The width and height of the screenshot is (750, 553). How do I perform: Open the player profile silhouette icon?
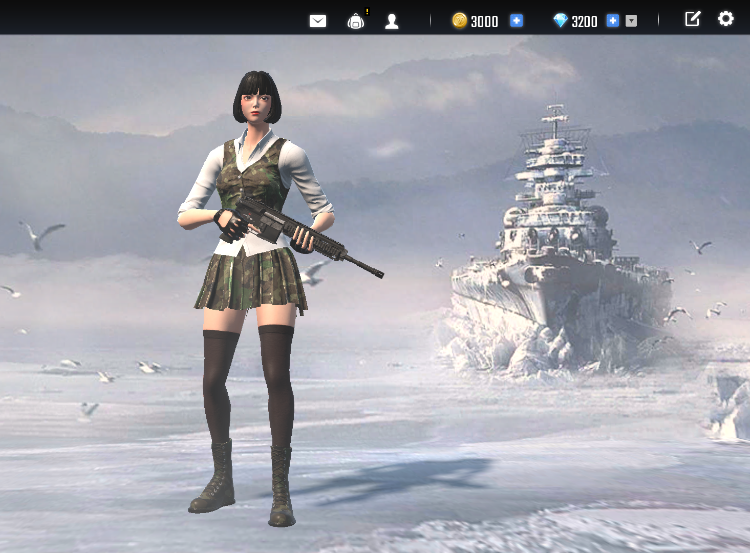[x=392, y=20]
